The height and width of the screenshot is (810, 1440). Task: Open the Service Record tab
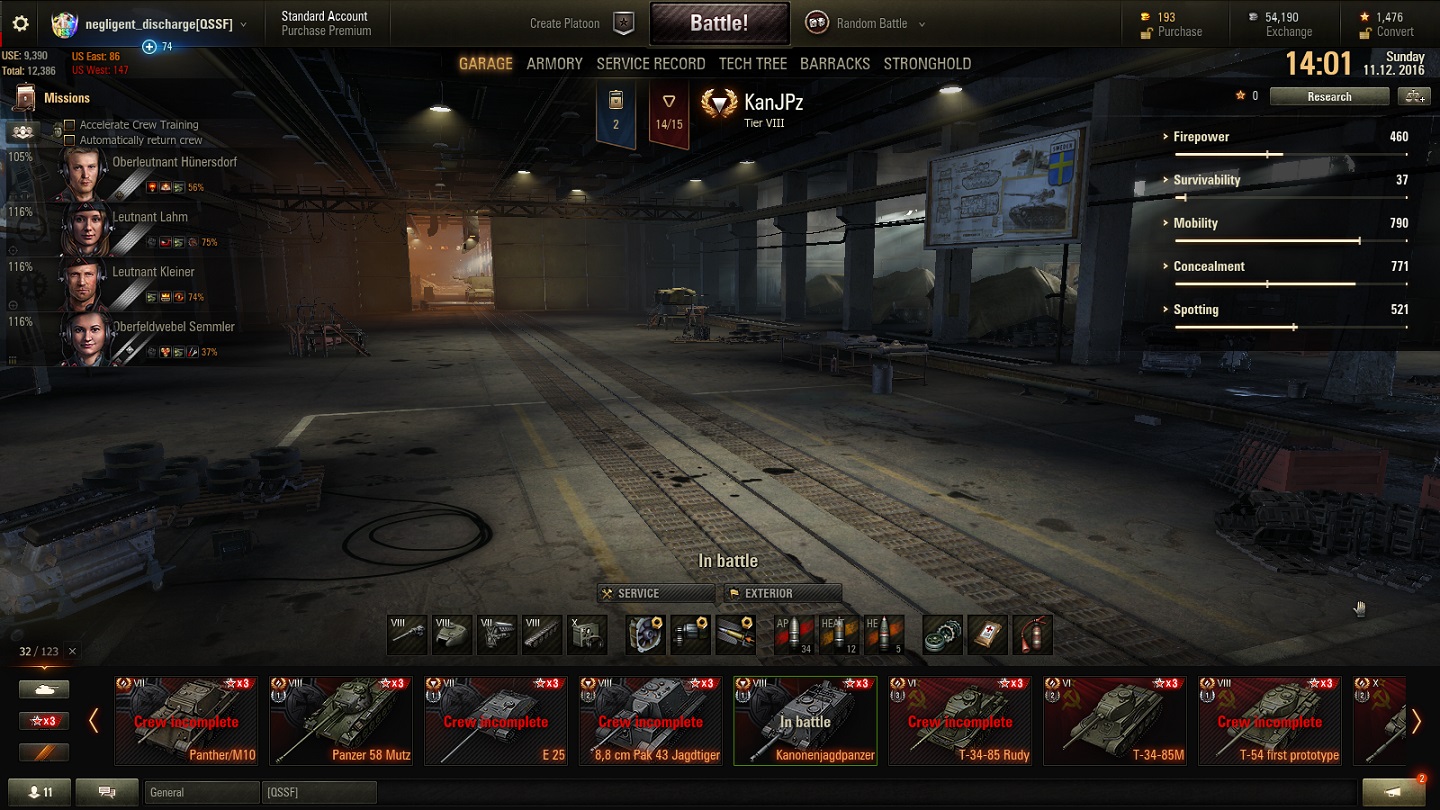[650, 64]
